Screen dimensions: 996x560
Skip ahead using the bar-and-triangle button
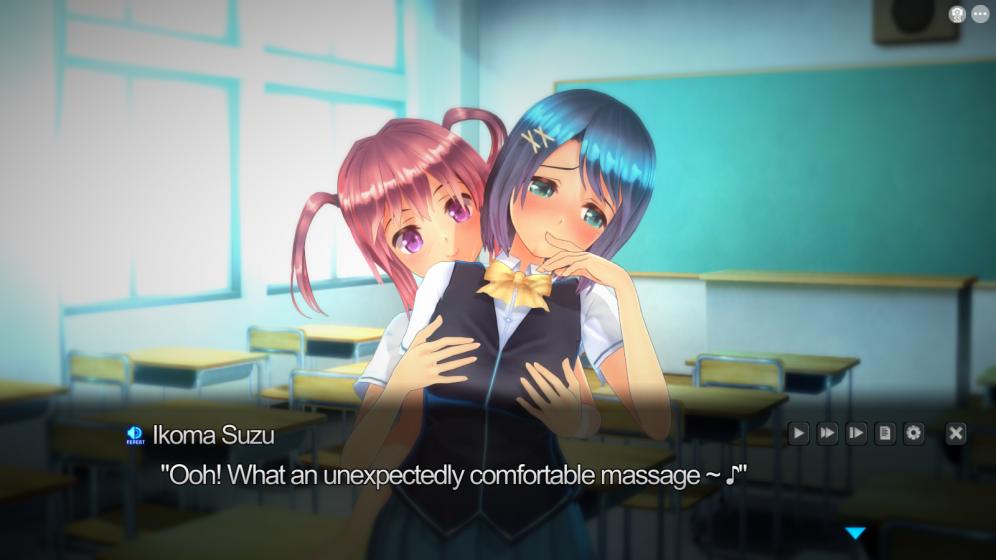coord(856,433)
